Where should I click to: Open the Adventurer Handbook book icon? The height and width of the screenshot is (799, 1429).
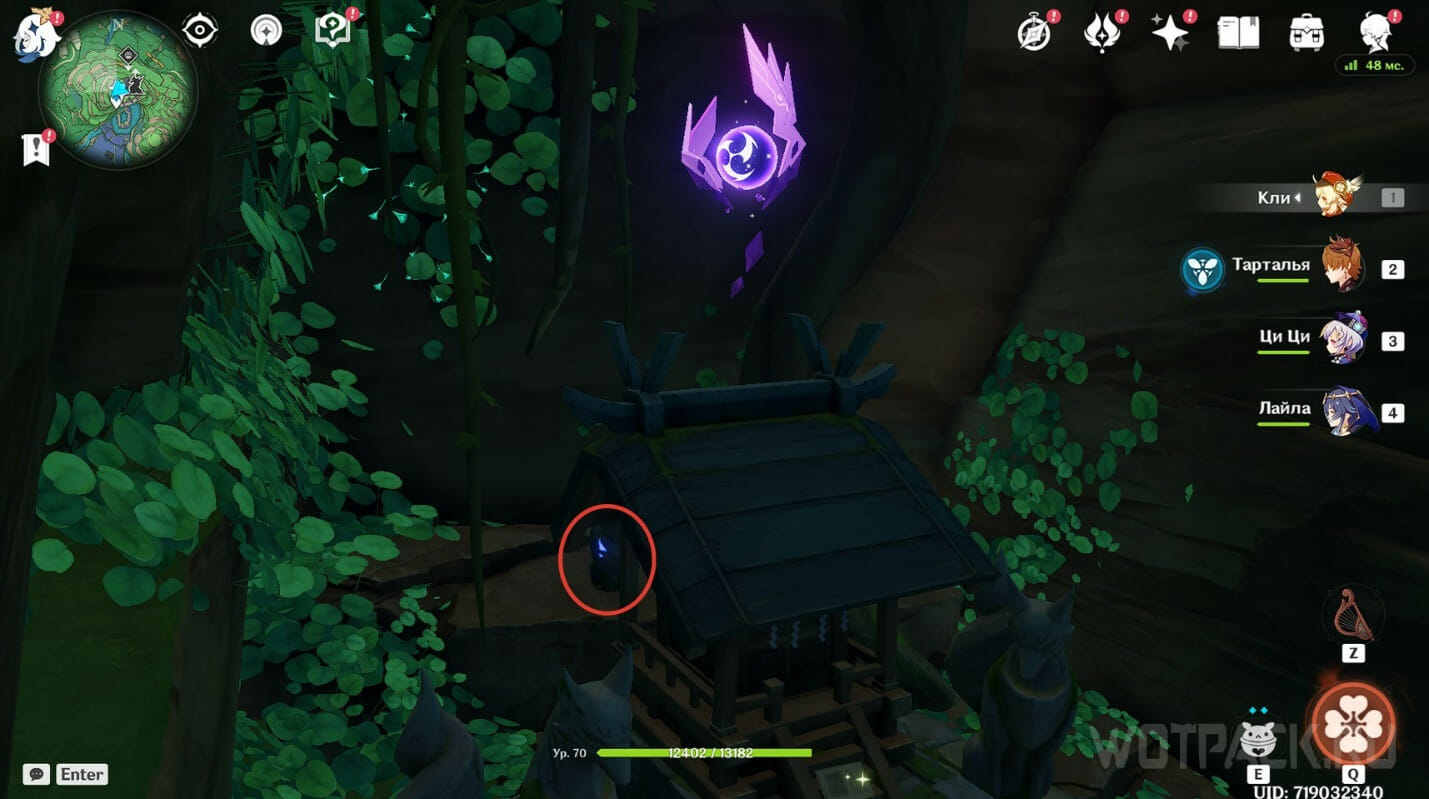[x=1237, y=31]
